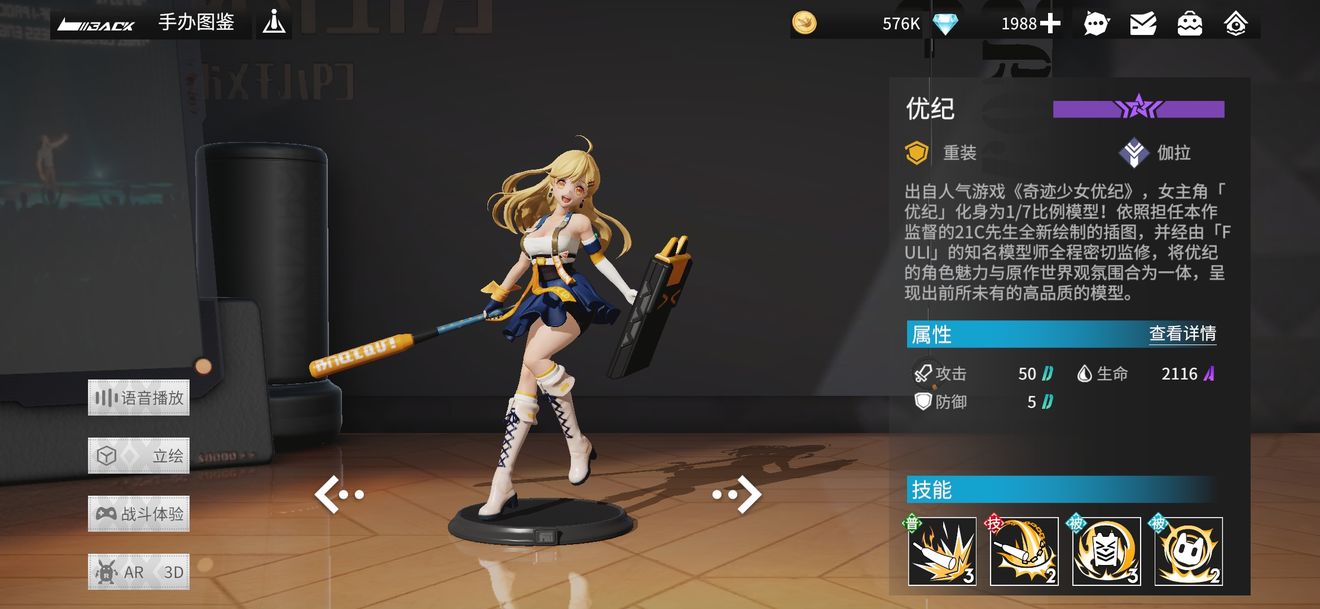Select the chained bat swing skill

coord(1024,551)
